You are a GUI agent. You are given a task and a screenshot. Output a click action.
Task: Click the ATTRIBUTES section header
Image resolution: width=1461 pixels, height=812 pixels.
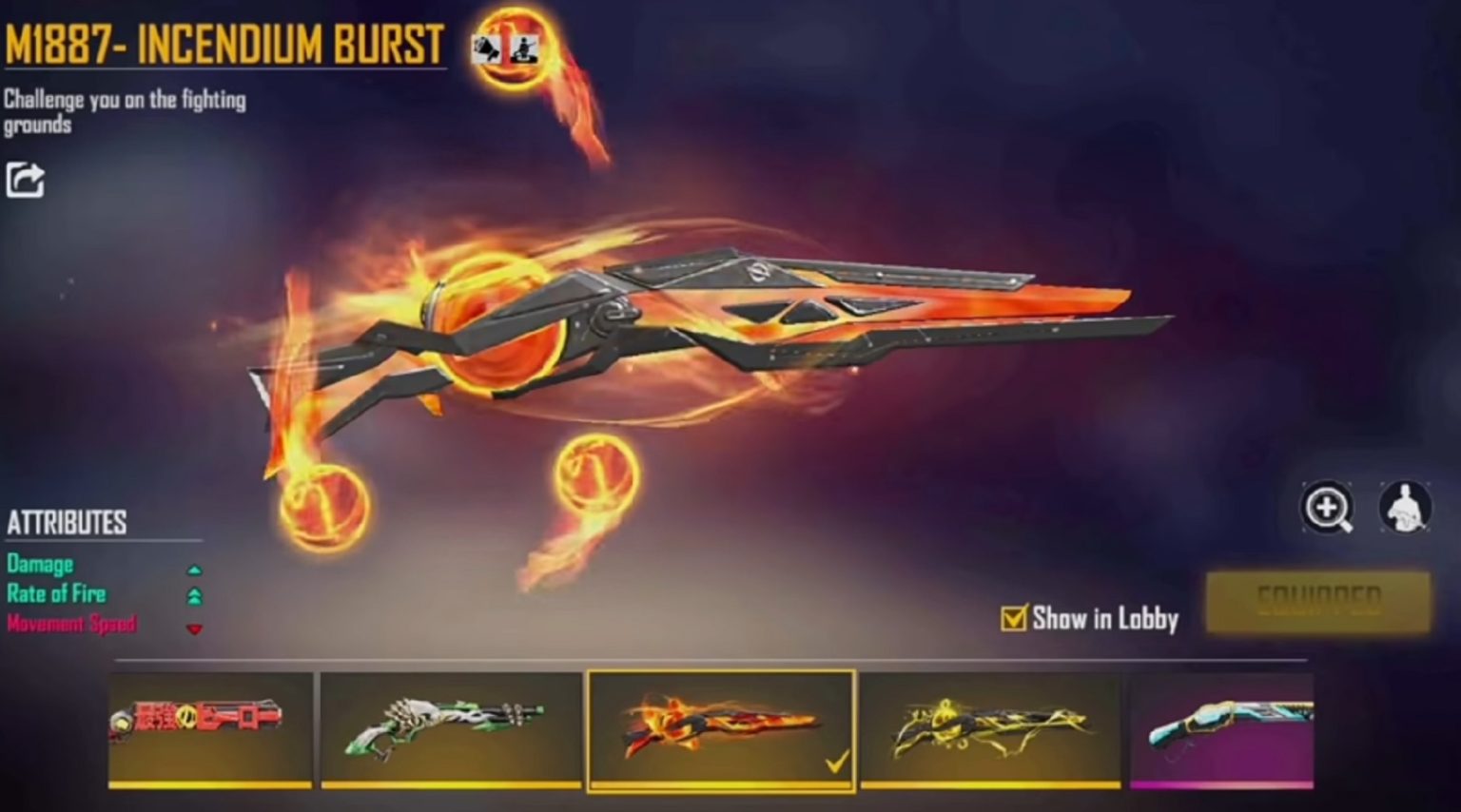click(67, 520)
